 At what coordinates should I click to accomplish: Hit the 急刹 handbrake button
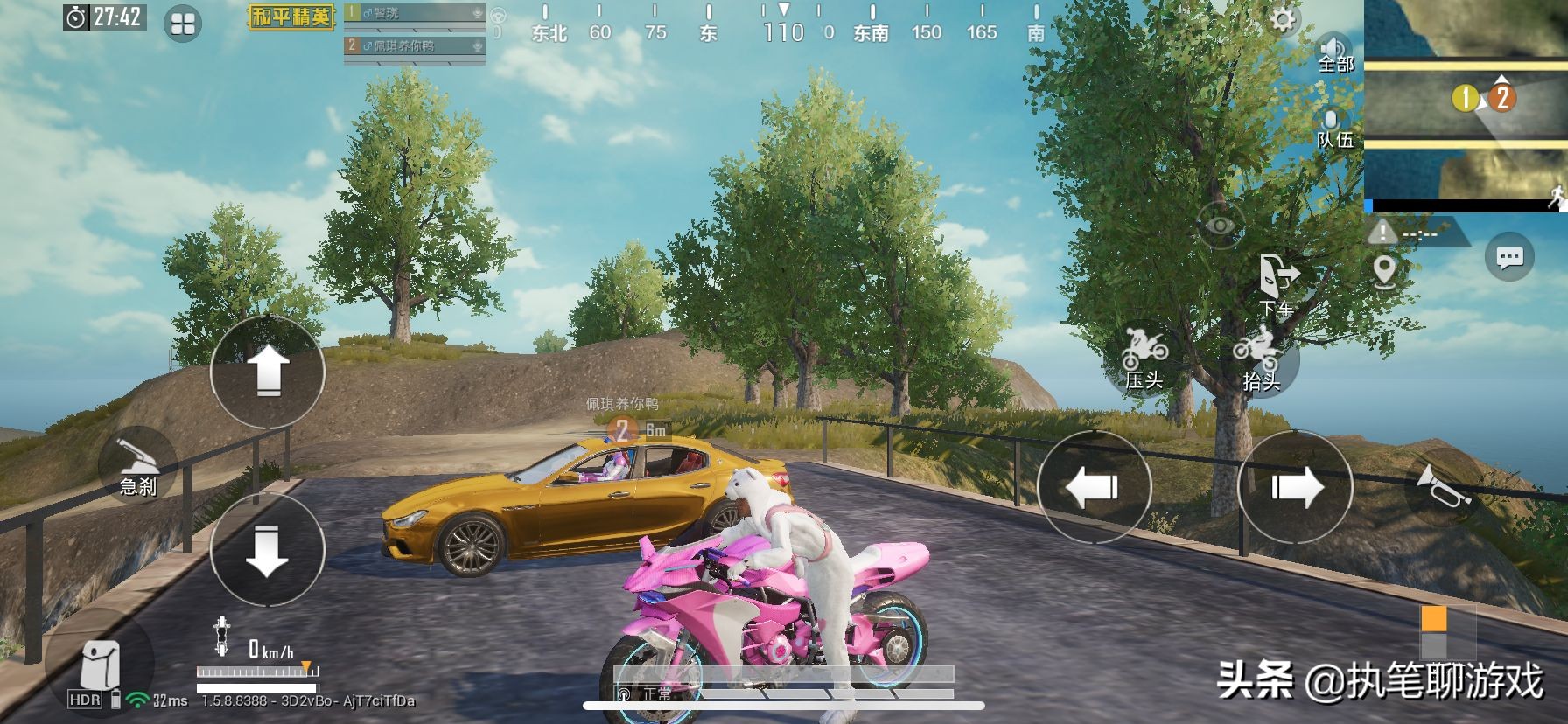[x=138, y=469]
